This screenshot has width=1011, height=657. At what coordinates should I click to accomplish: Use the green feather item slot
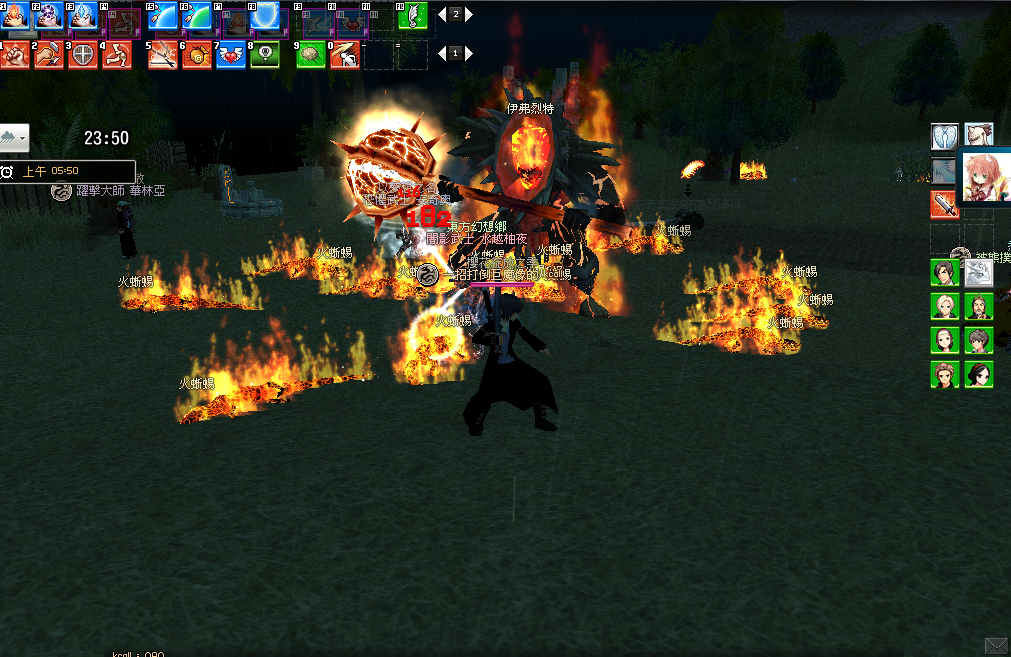(413, 16)
